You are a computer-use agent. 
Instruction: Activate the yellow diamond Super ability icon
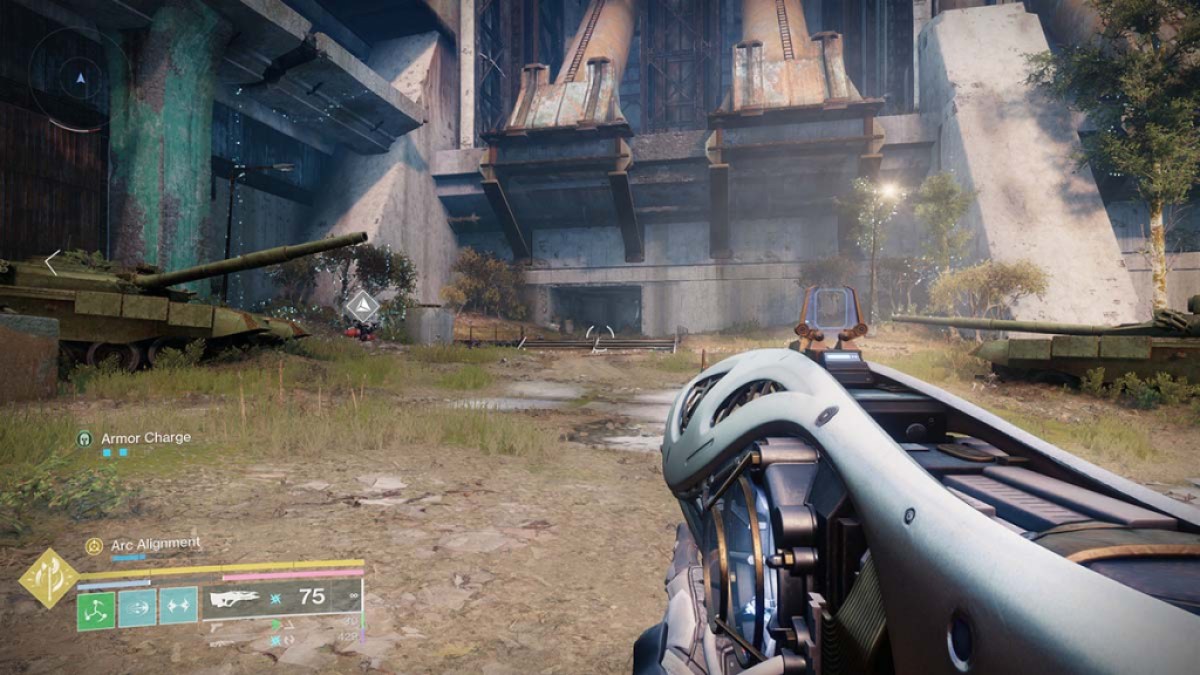[50, 577]
